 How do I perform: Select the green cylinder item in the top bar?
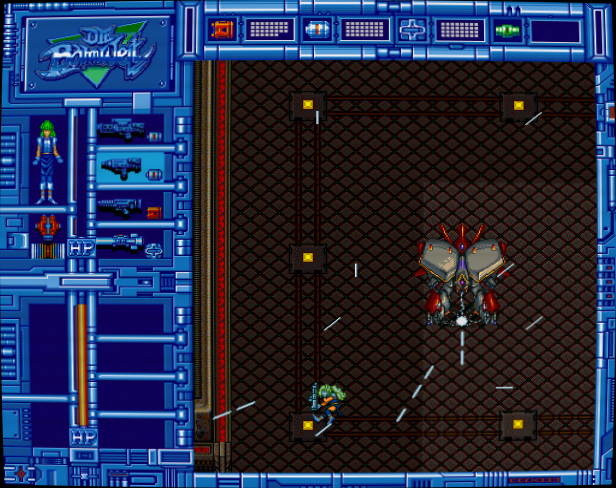507,29
